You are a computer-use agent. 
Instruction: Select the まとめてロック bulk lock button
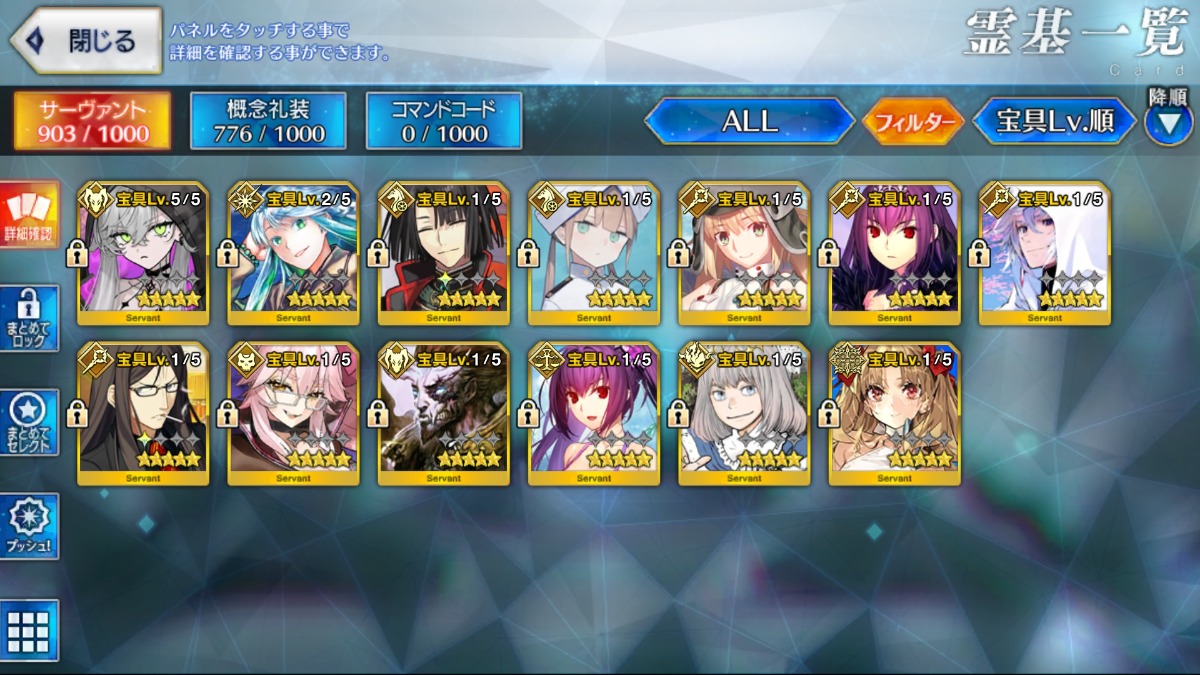pyautogui.click(x=29, y=319)
